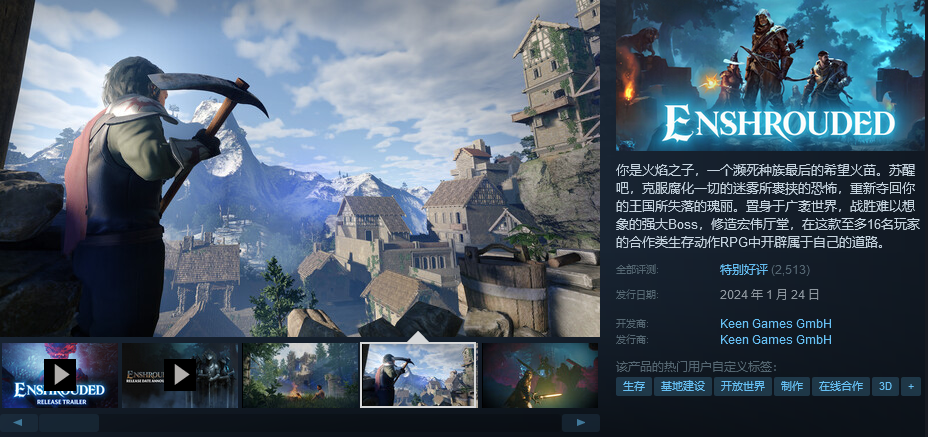Play the Enshrouded release trailer thumbnail
928x437 pixels.
[60, 375]
